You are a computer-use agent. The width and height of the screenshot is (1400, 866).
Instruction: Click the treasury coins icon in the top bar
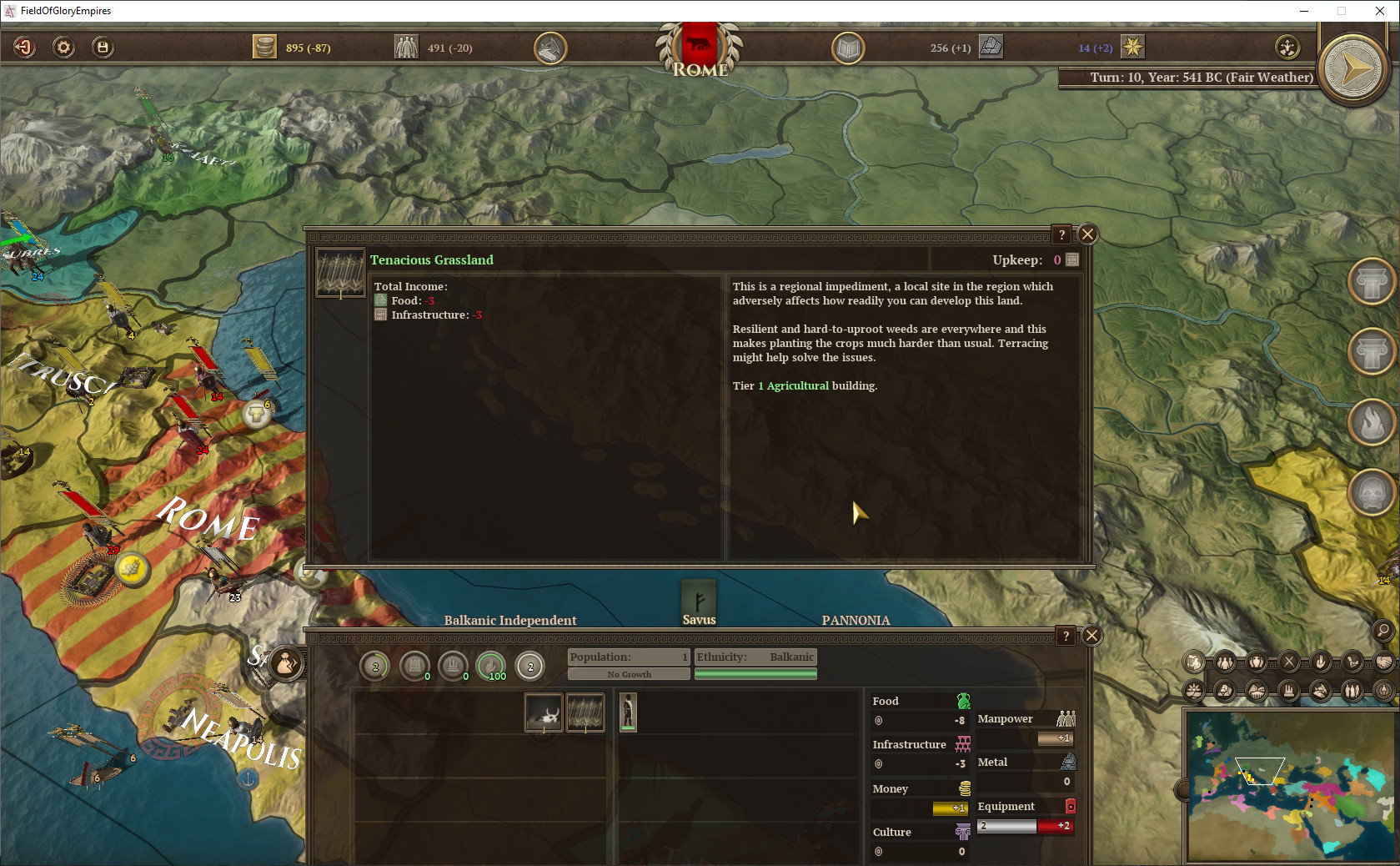265,47
